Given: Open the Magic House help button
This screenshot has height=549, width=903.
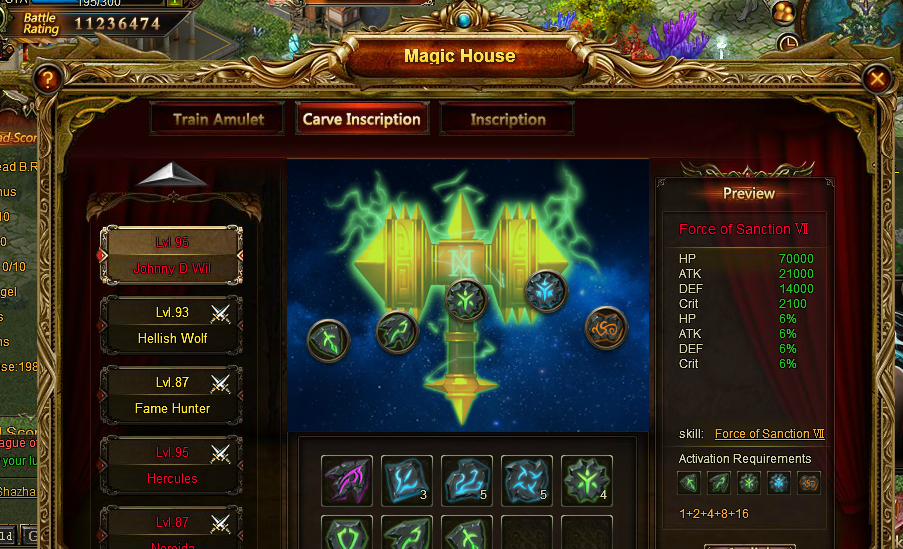Looking at the screenshot, I should click(46, 80).
